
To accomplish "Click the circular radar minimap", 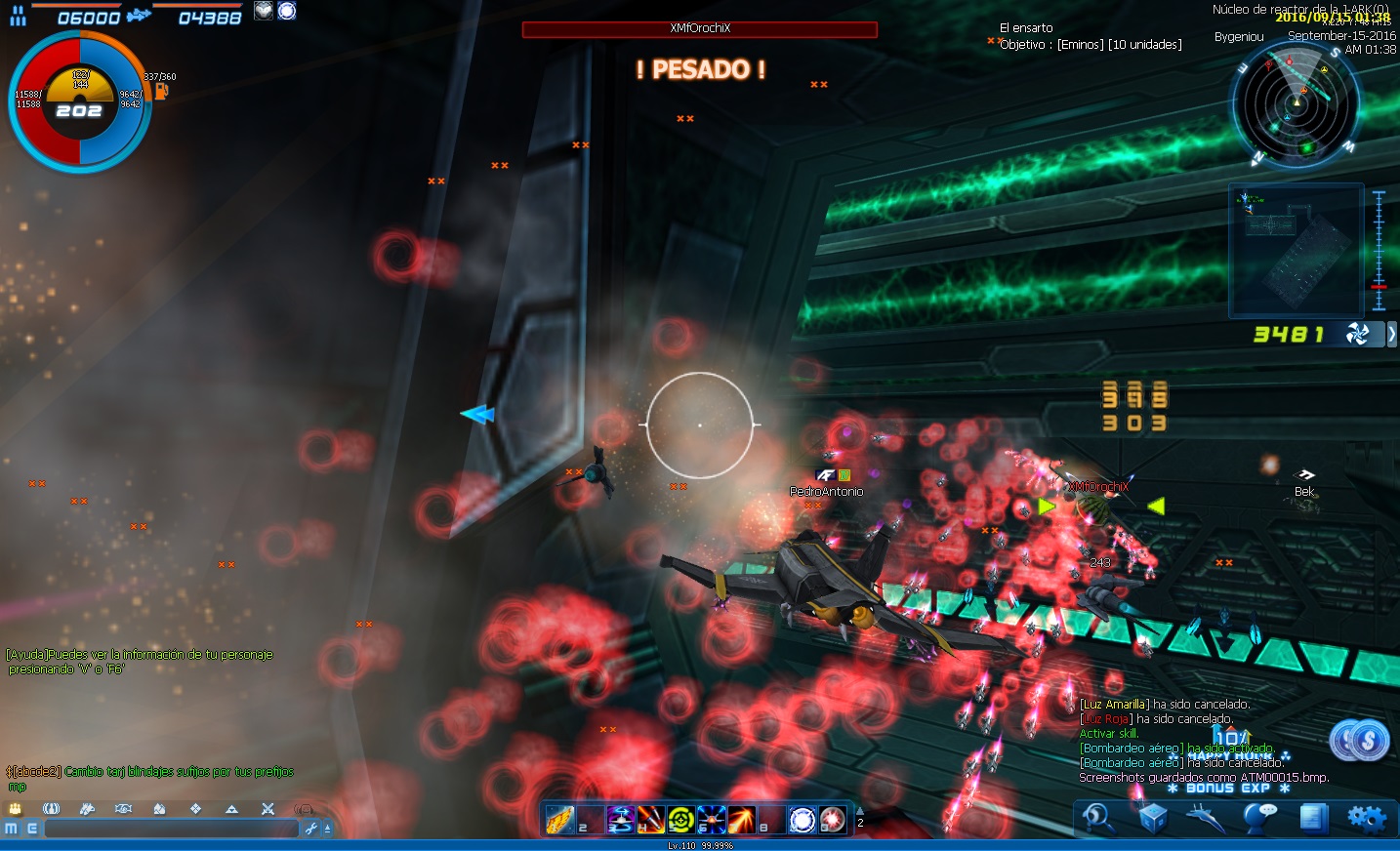I will point(1296,102).
